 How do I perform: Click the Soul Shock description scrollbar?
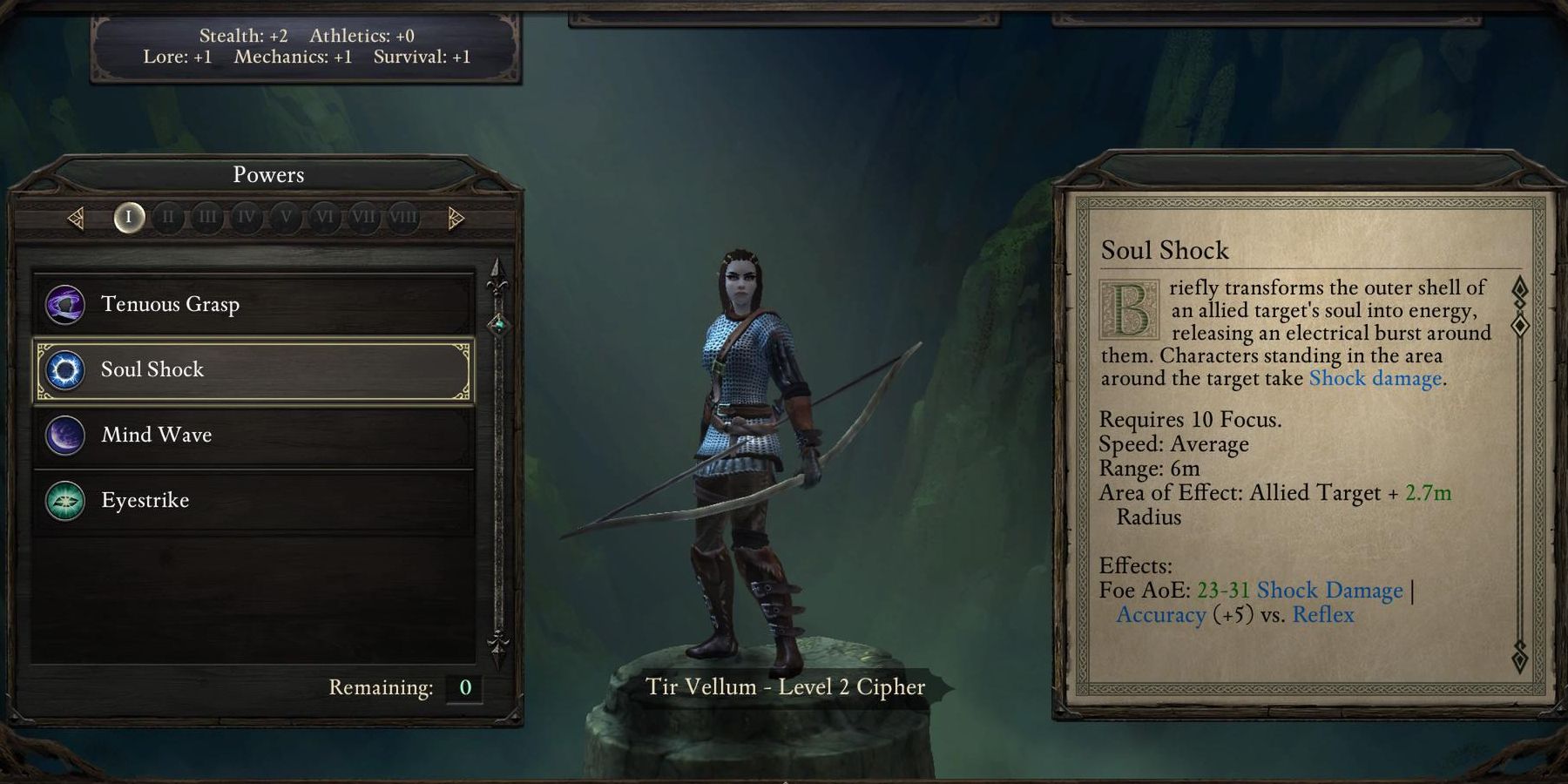coord(1520,325)
